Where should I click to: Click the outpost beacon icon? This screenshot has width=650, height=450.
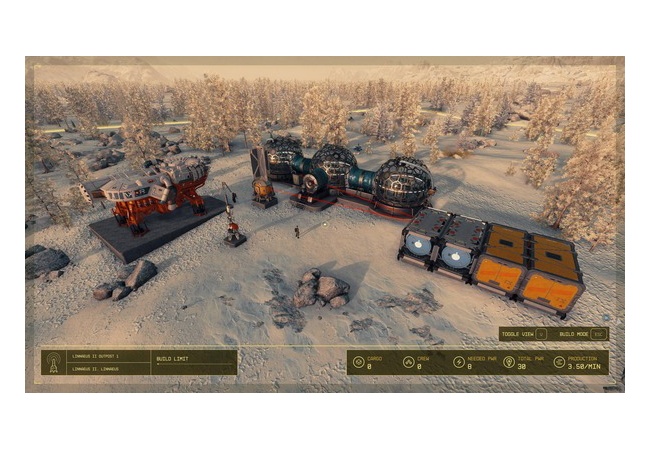click(54, 362)
